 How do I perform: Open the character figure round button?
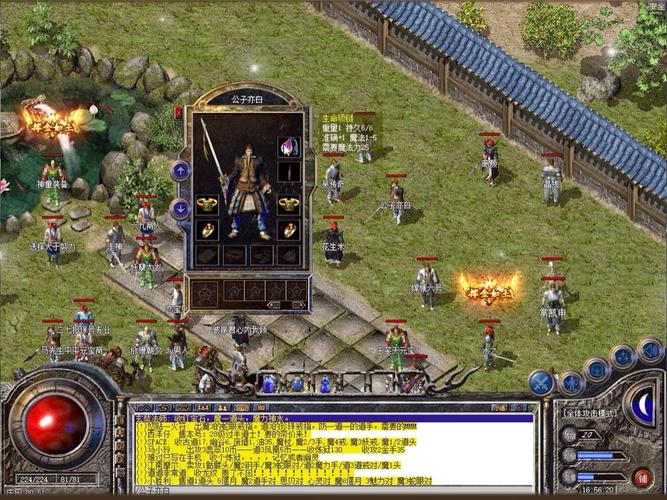[x=572, y=381]
